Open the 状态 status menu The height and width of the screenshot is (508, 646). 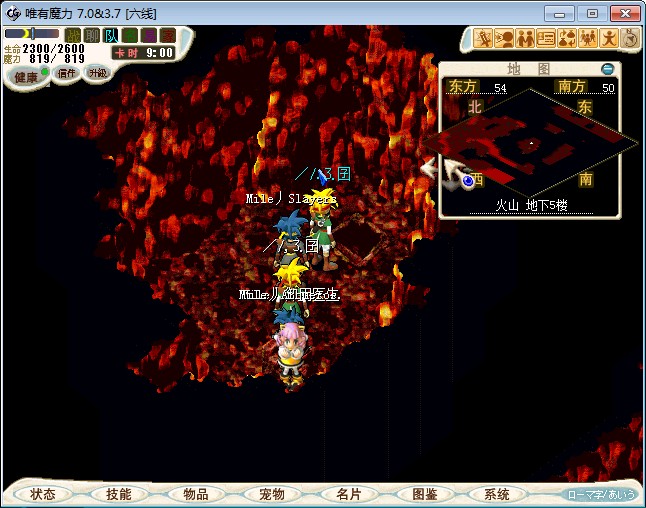(43, 494)
